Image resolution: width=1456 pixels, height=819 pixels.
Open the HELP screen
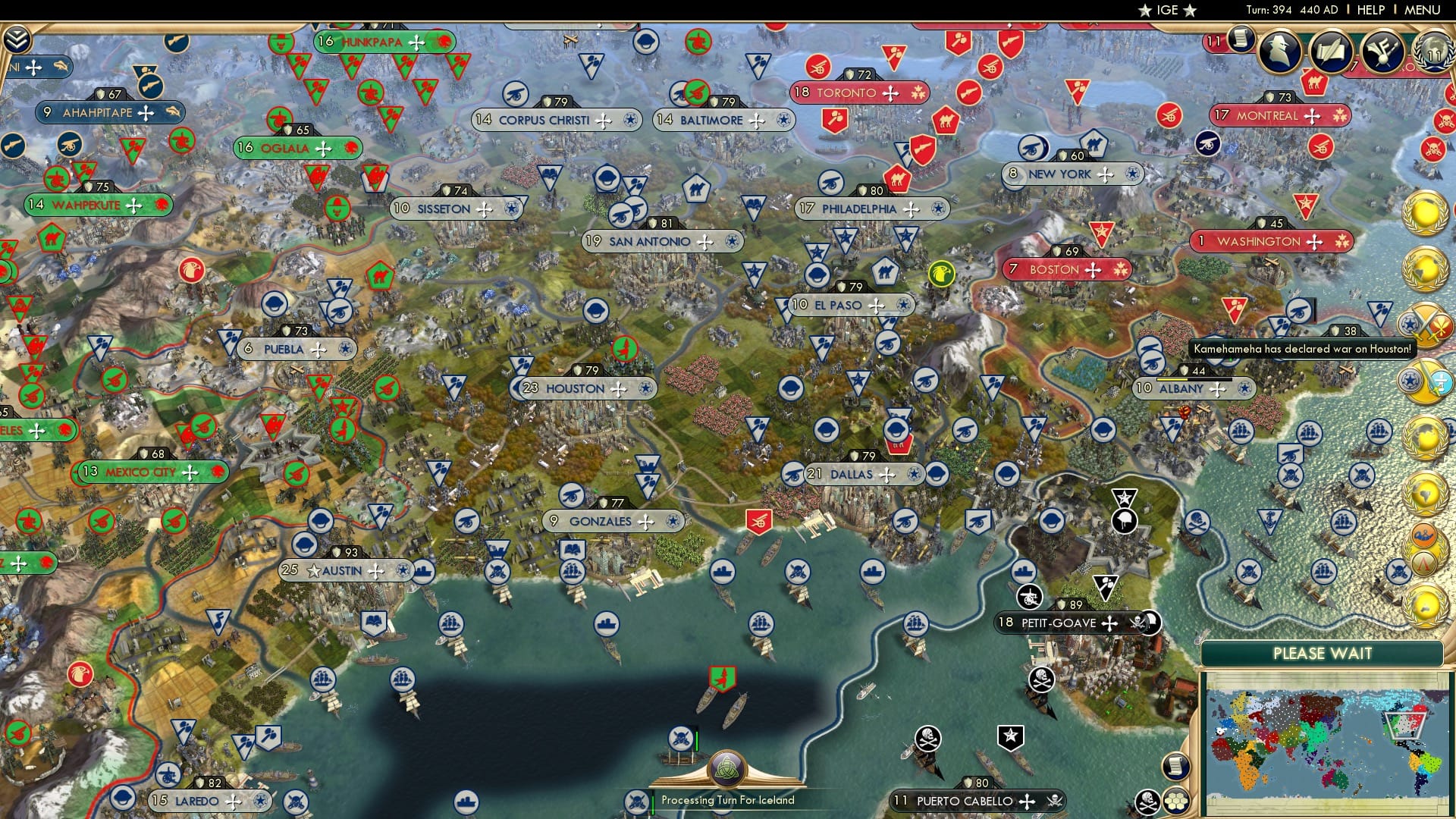click(x=1370, y=10)
